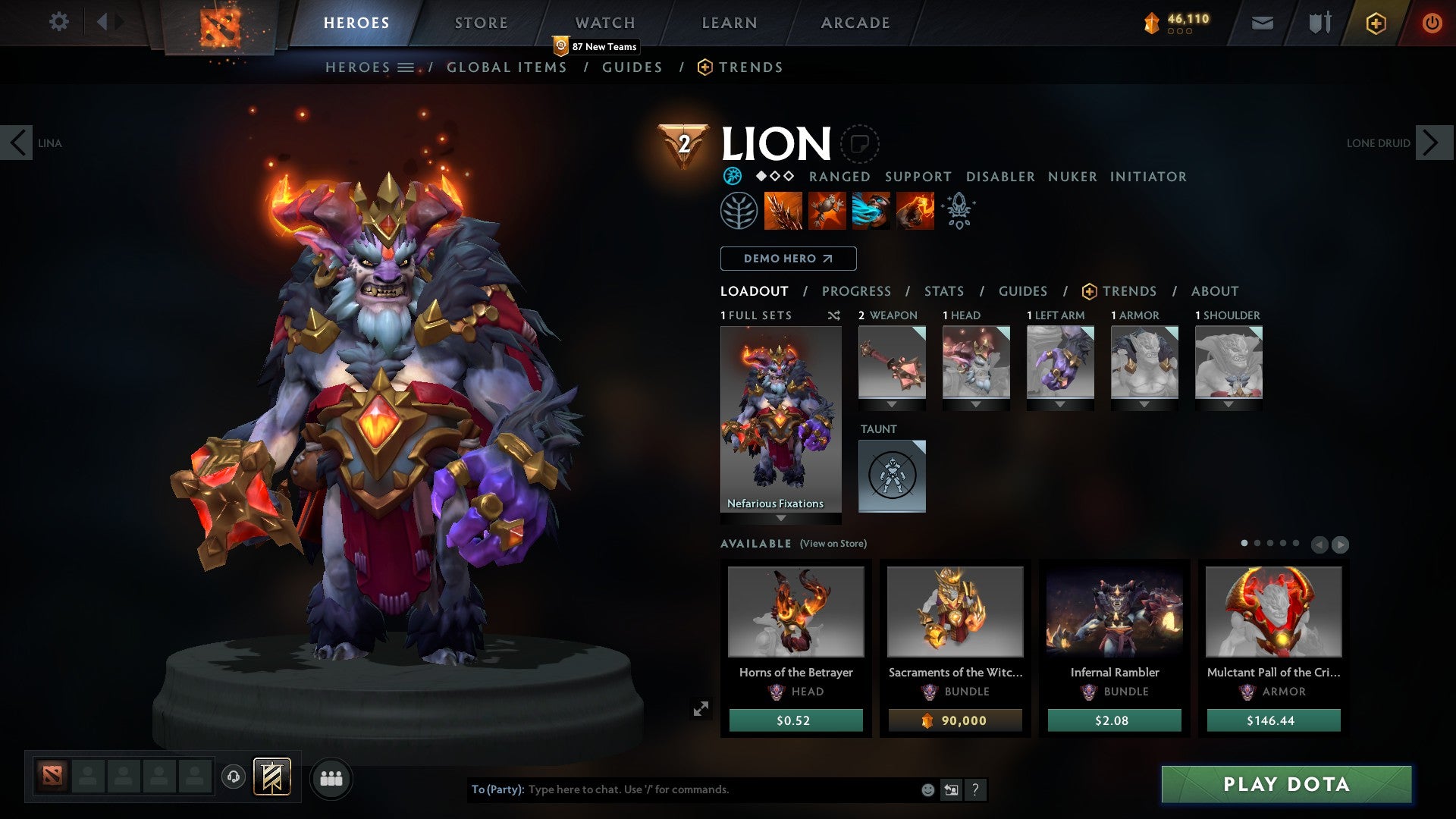Viewport: 1456px width, 819px height.
Task: Open the Finger of Death ability icon
Action: 915,210
